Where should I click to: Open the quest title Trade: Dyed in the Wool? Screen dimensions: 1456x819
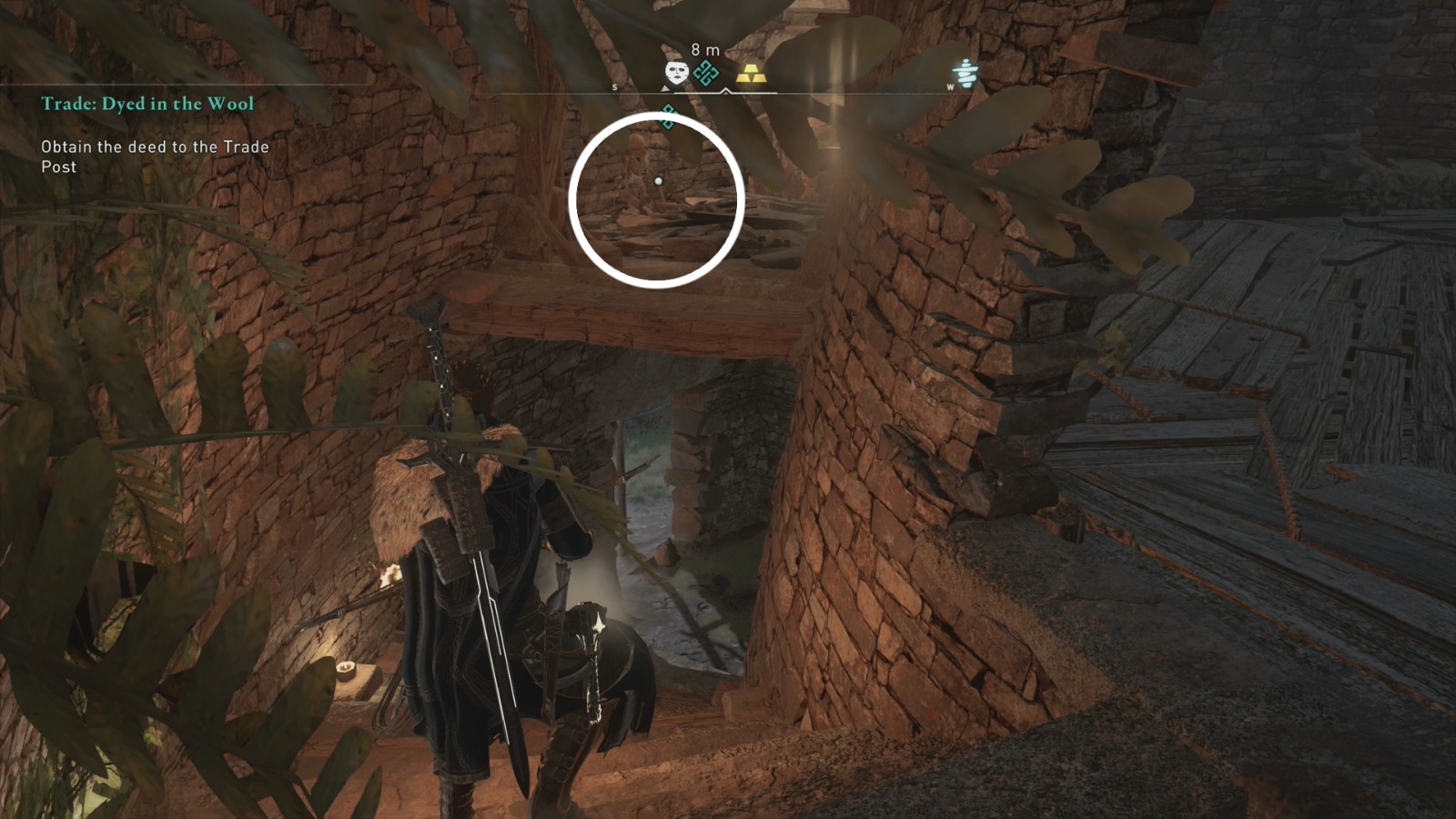click(x=148, y=104)
